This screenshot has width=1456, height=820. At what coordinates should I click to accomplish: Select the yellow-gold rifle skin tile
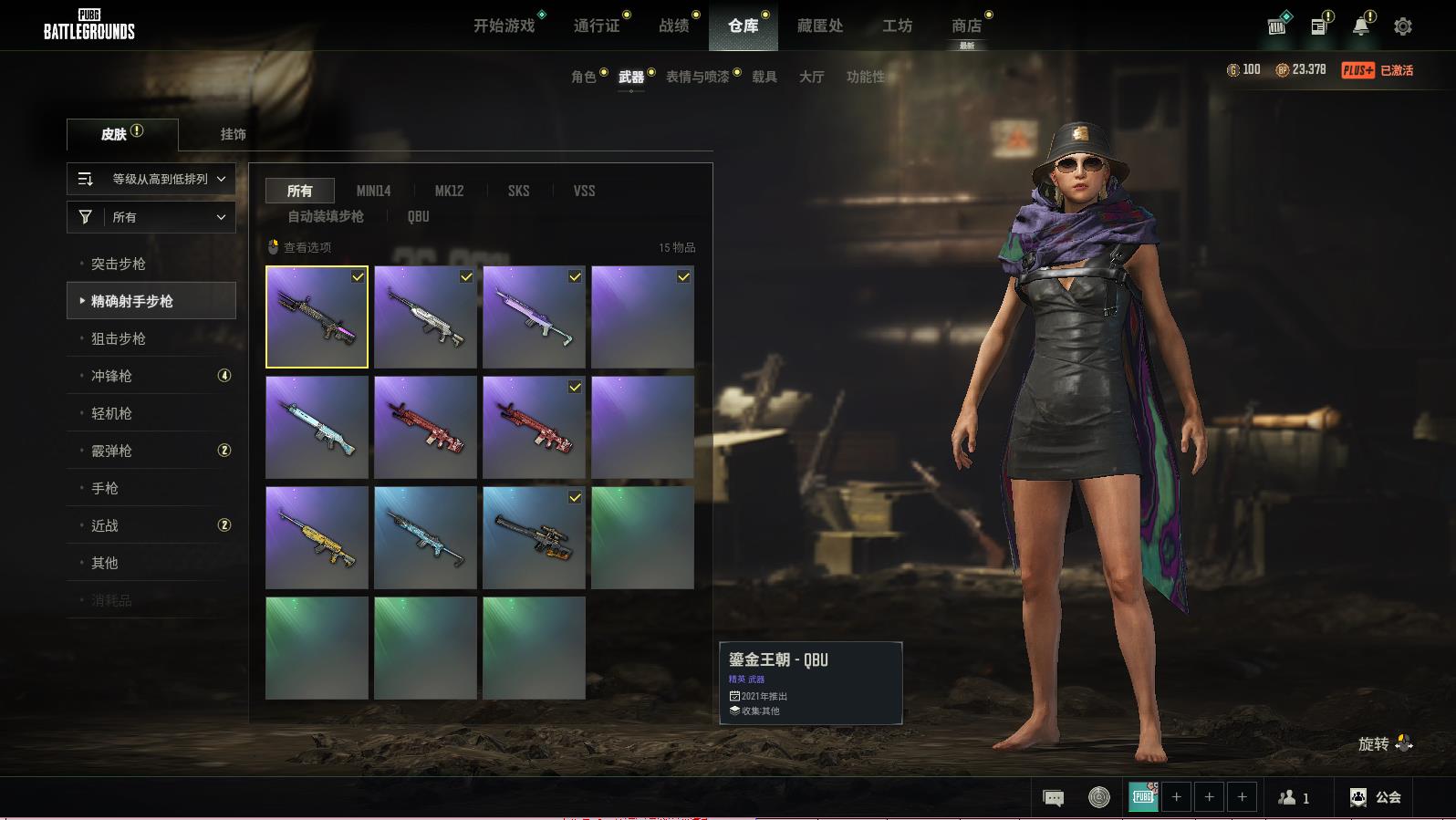point(317,537)
